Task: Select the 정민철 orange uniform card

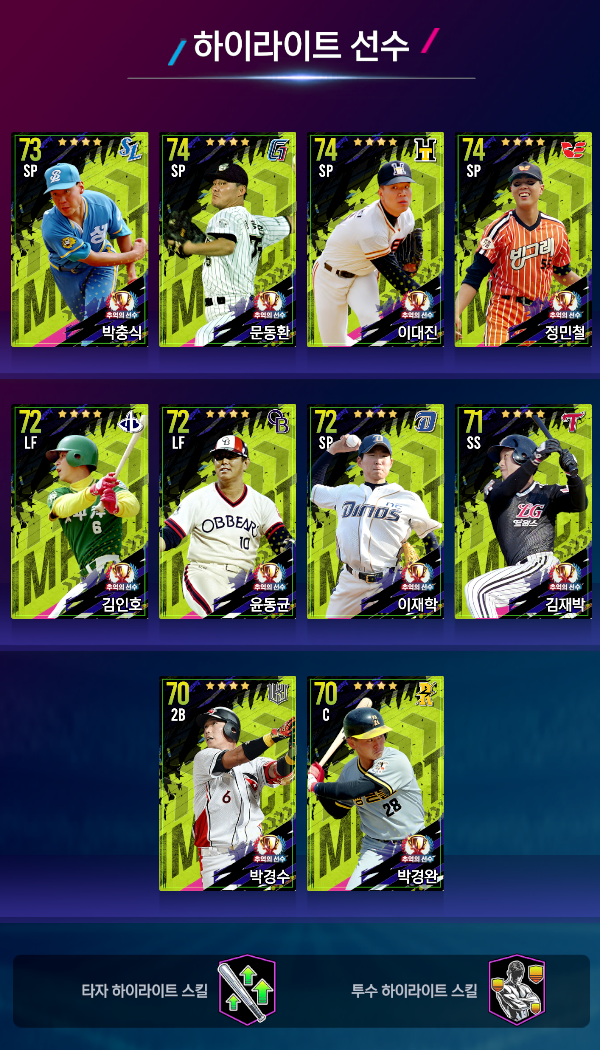Action: (524, 240)
